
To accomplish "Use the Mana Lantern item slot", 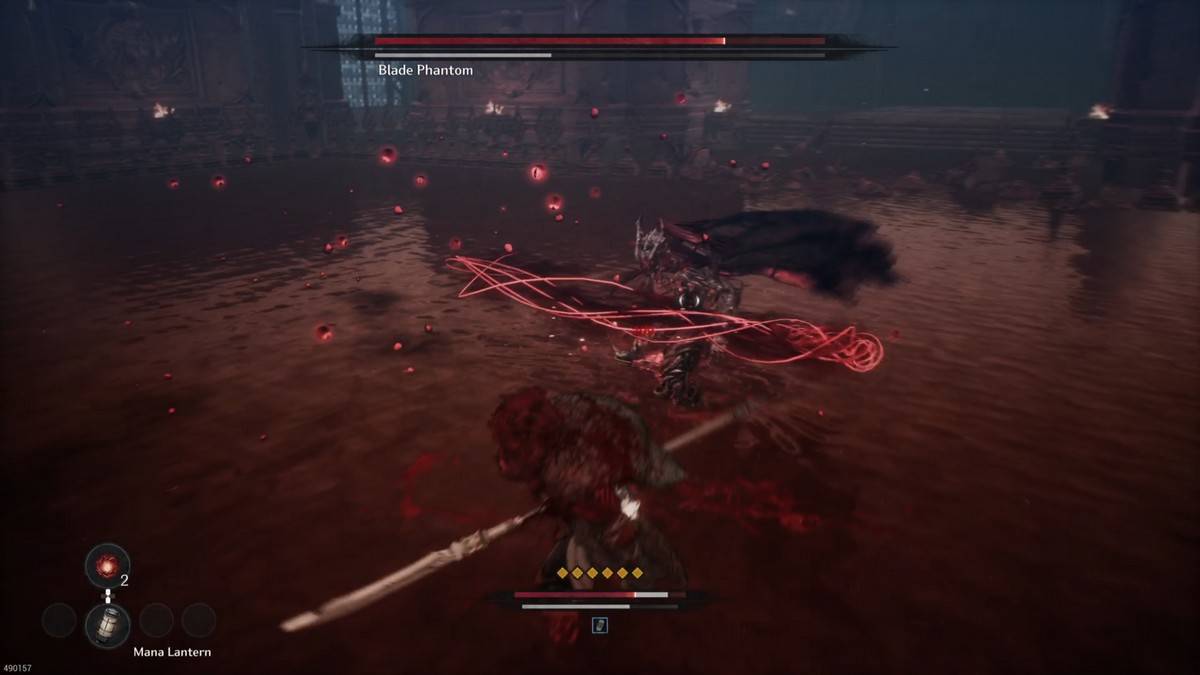I will pyautogui.click(x=107, y=624).
